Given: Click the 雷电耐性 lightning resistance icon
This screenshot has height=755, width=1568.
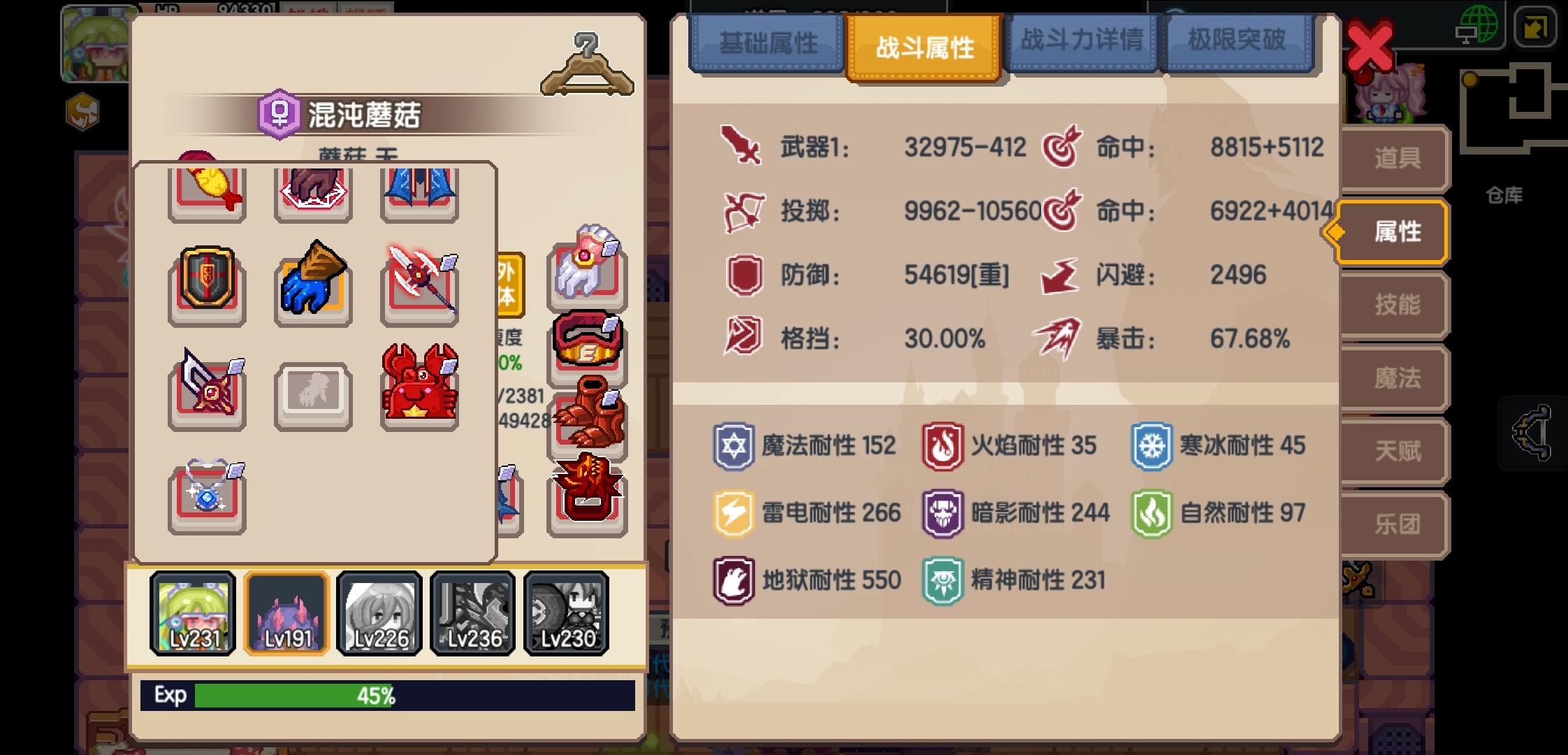Looking at the screenshot, I should click(732, 512).
